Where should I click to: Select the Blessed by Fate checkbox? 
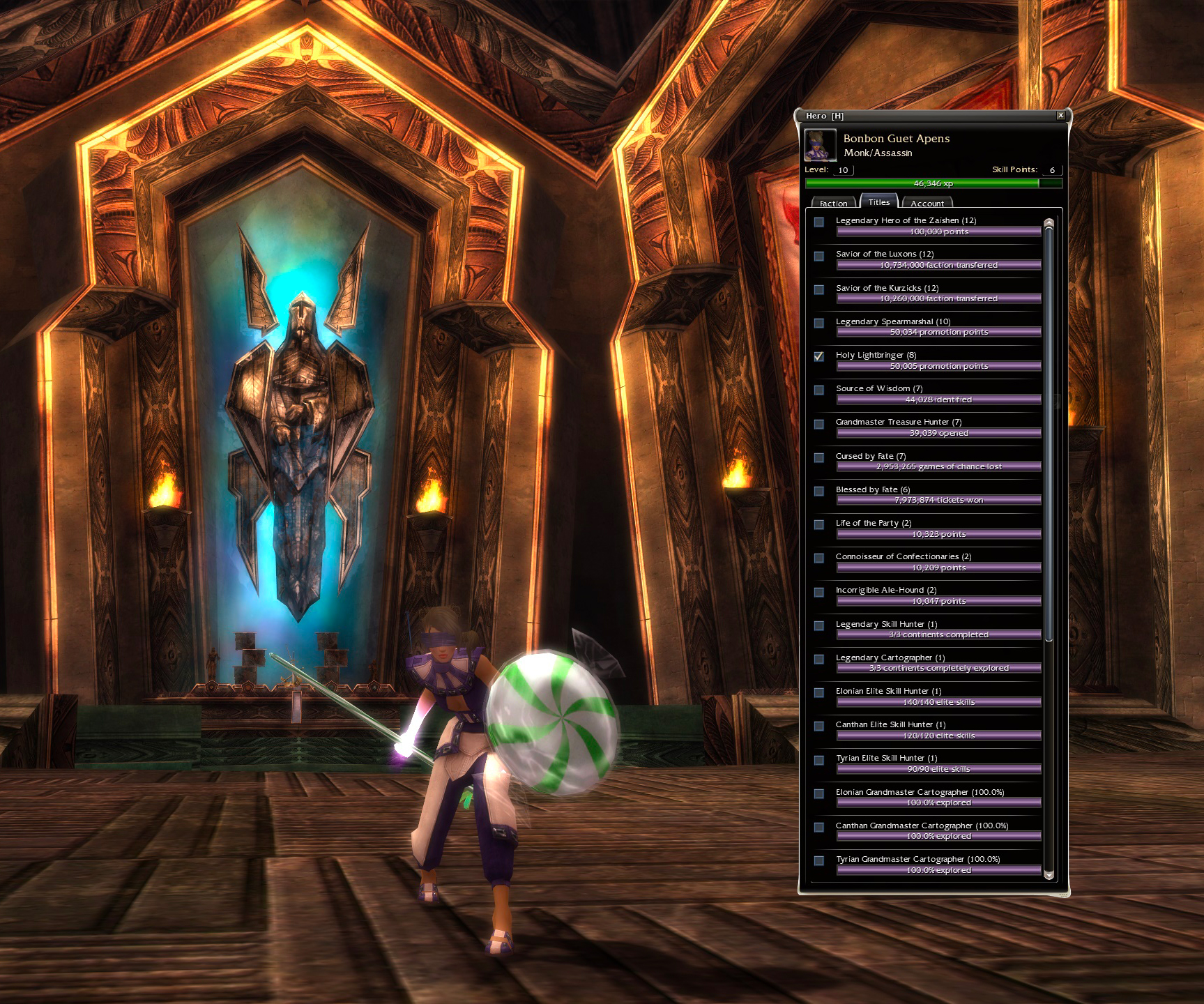[x=819, y=491]
